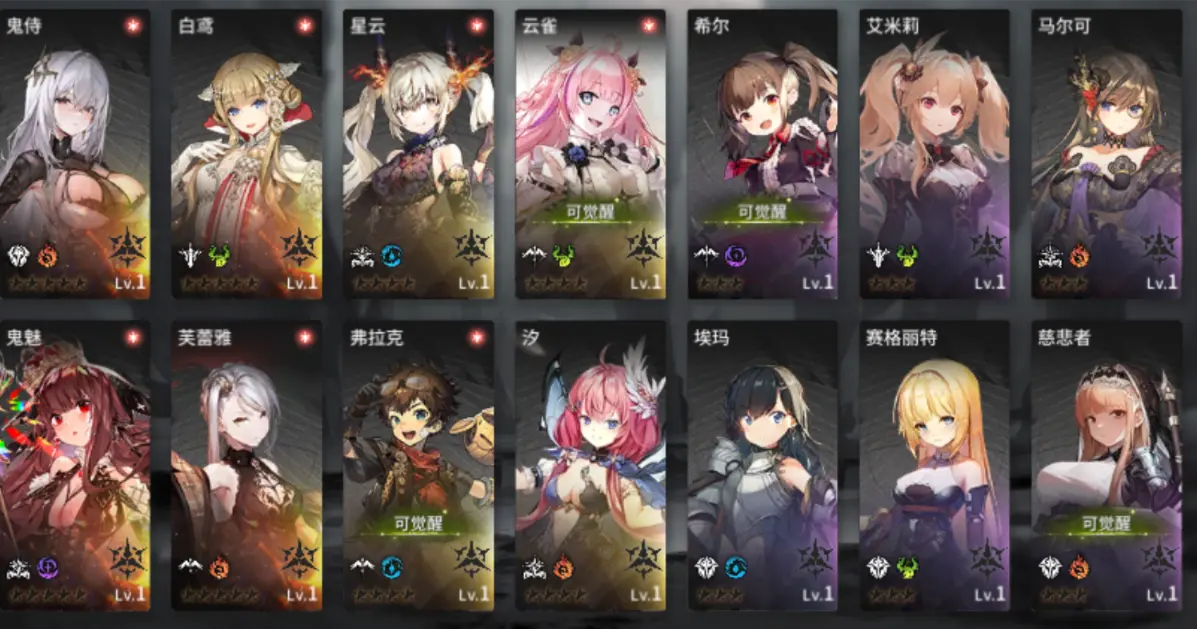
Task: Pick the 希尔 character card
Action: [762, 155]
